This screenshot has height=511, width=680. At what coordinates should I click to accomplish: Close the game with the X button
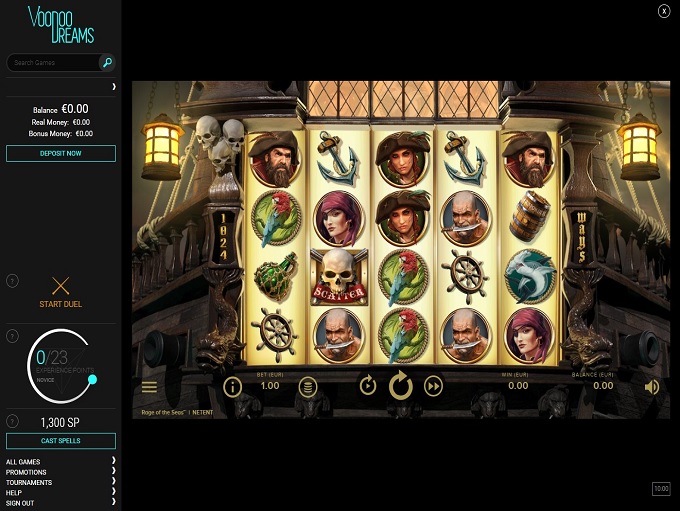pos(664,11)
